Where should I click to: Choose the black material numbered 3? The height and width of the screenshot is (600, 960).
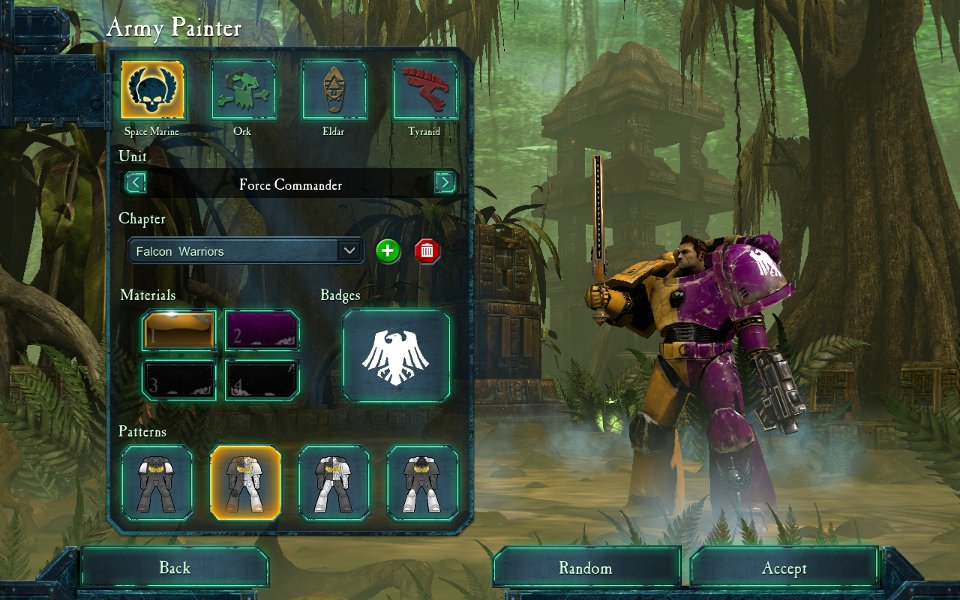point(179,381)
